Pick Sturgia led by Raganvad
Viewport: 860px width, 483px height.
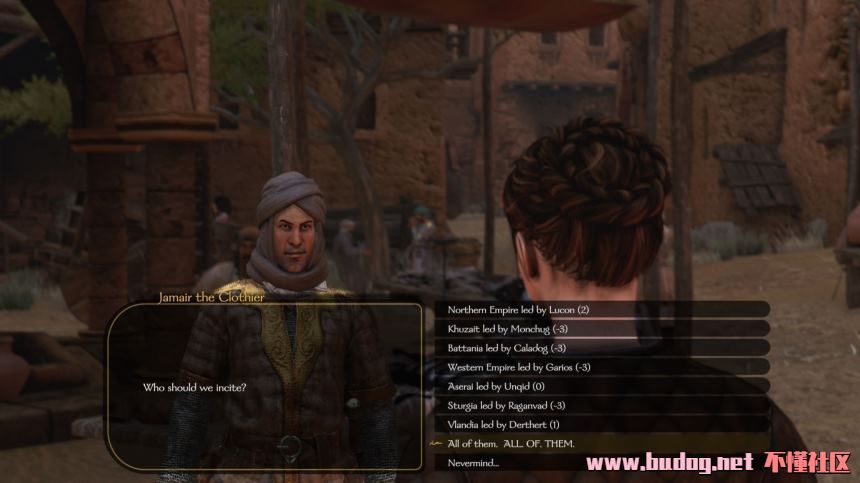point(507,405)
